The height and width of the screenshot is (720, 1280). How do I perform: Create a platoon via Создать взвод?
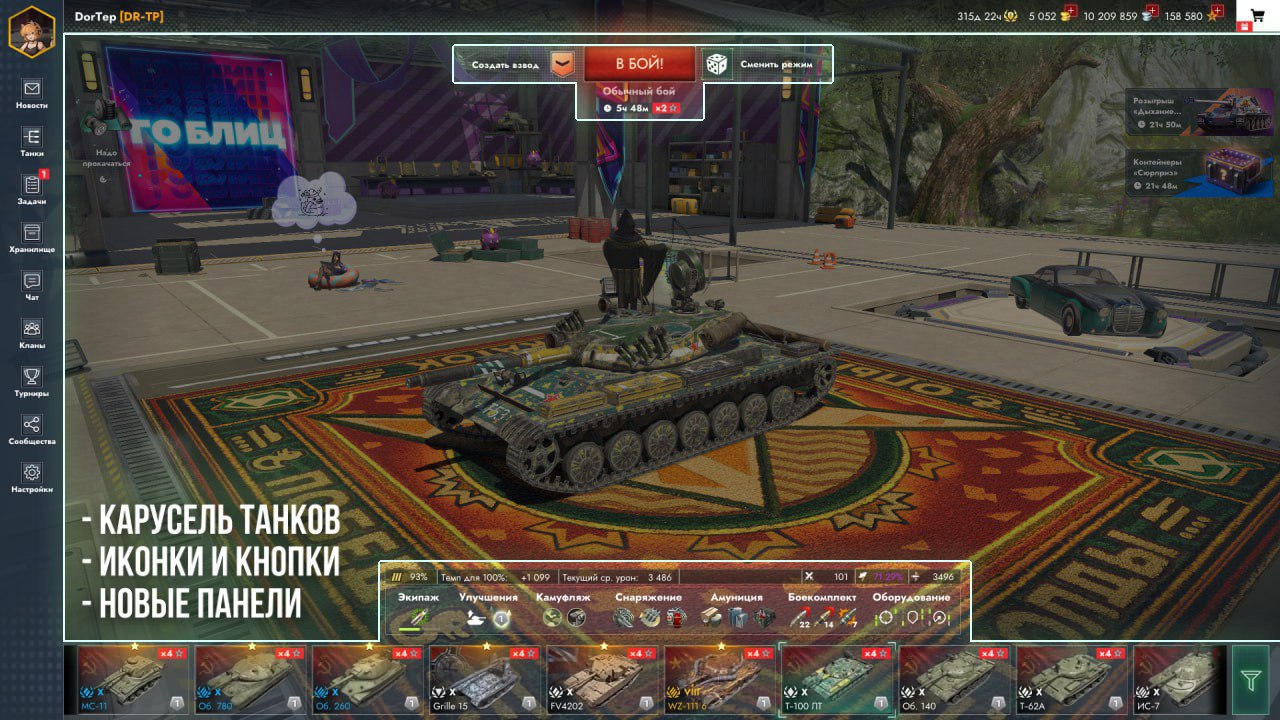tap(505, 65)
